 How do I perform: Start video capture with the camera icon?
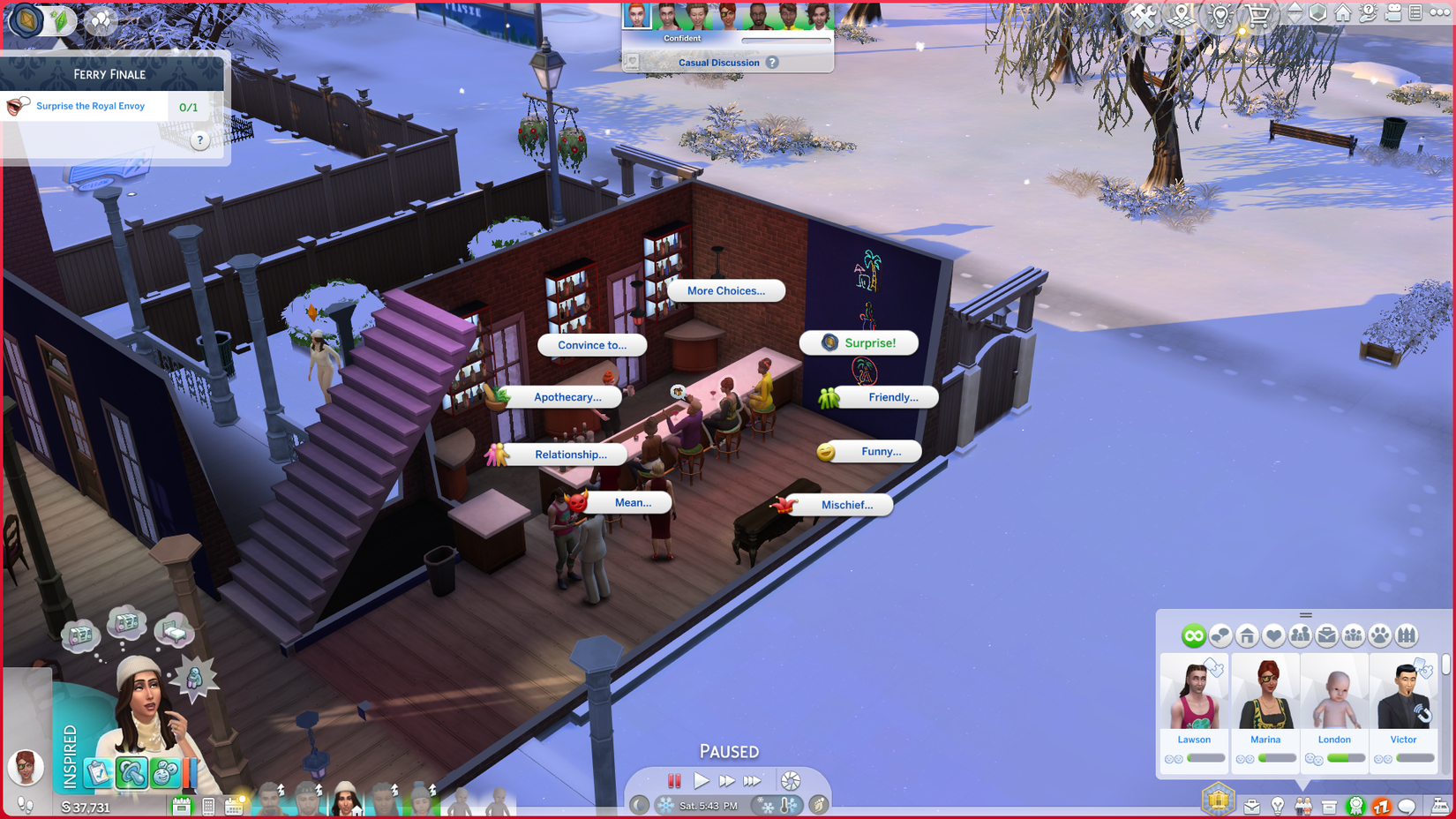(1394, 13)
